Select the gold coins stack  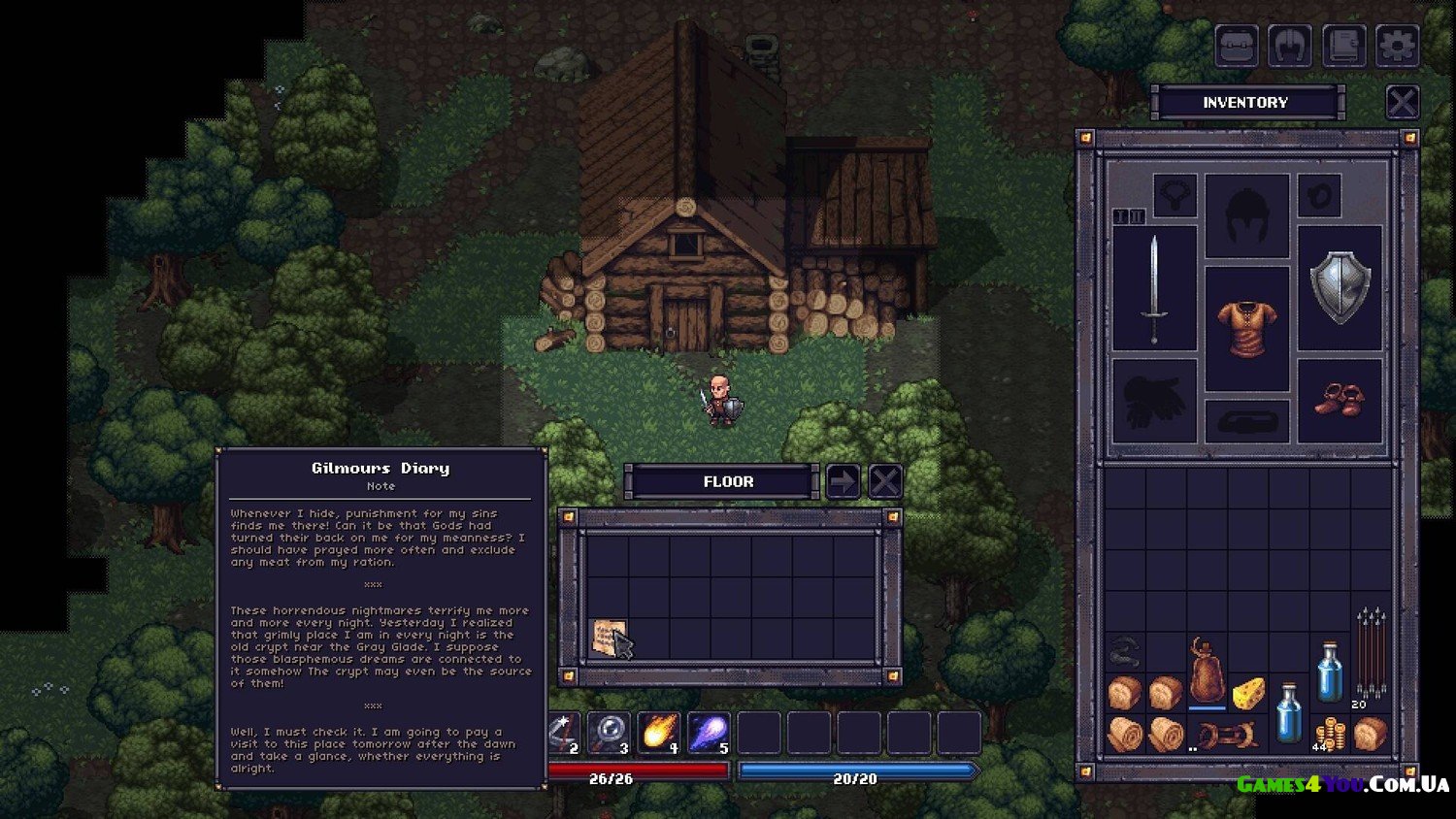pyautogui.click(x=1329, y=735)
